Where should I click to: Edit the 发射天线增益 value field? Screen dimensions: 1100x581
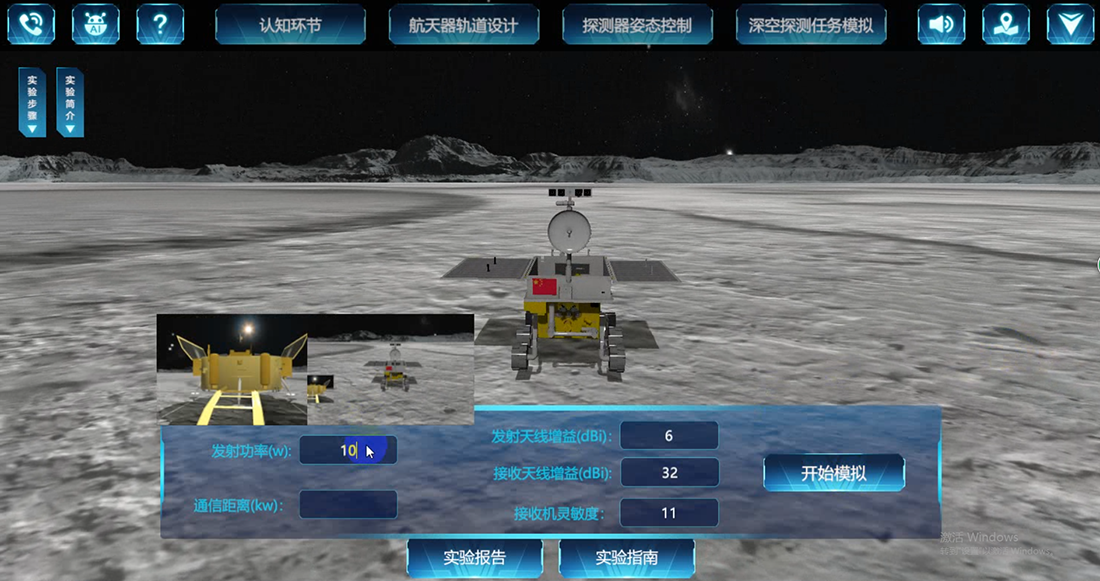click(x=669, y=435)
